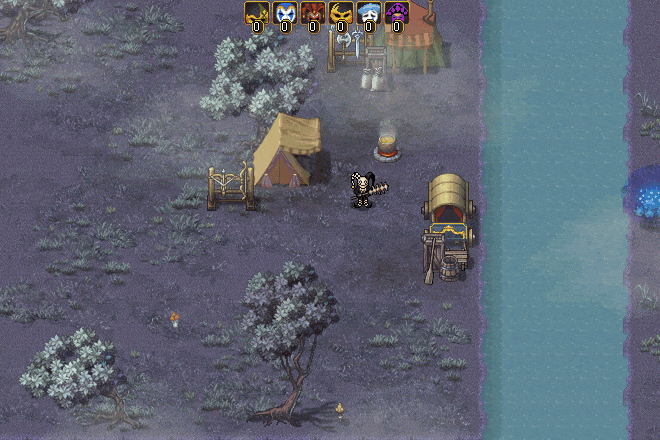660x440 pixels.
Task: Select the golden masquerade eye mask
Action: click(341, 13)
